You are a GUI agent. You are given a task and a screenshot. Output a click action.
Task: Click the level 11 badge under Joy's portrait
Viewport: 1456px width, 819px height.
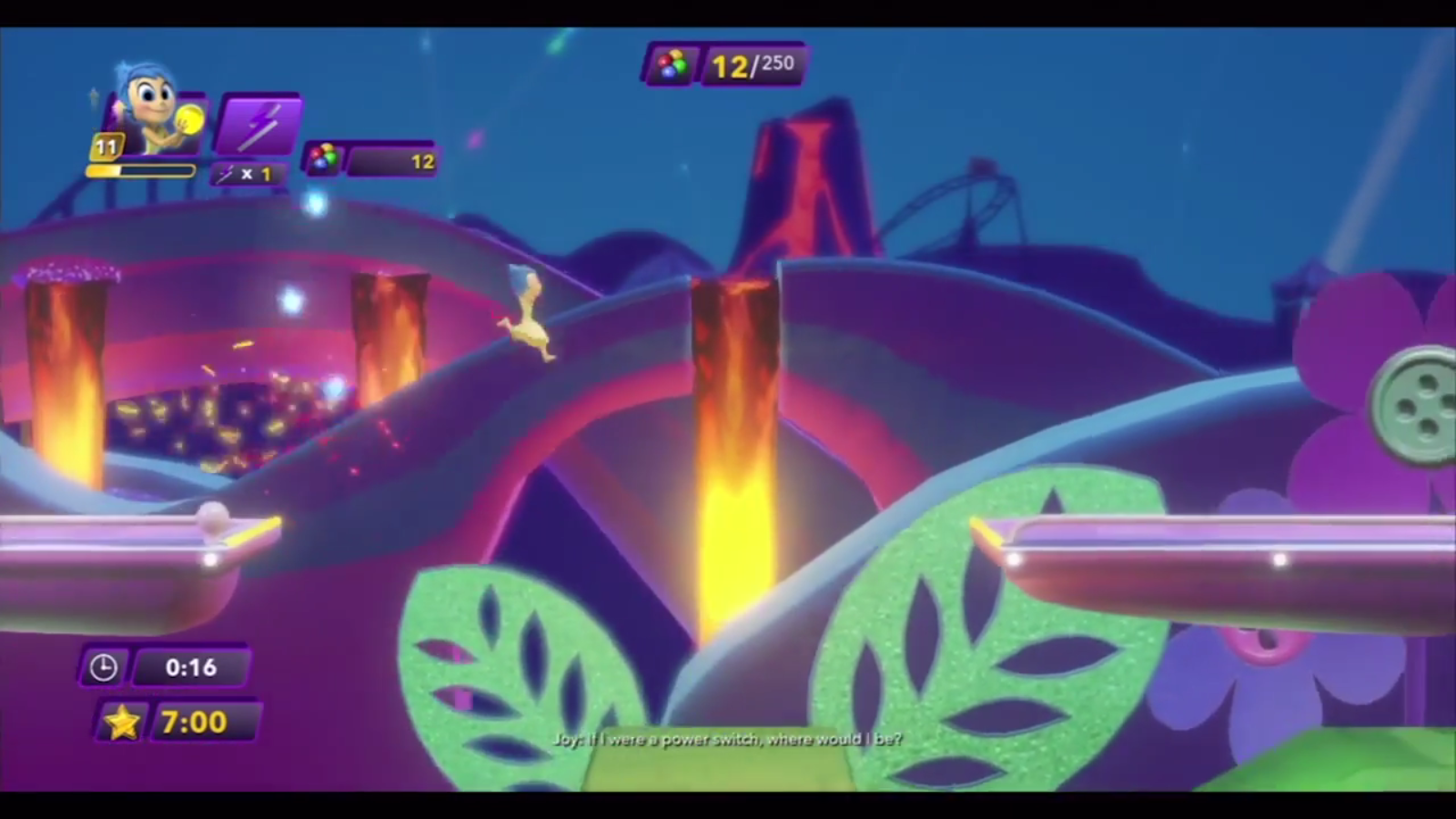(x=105, y=144)
